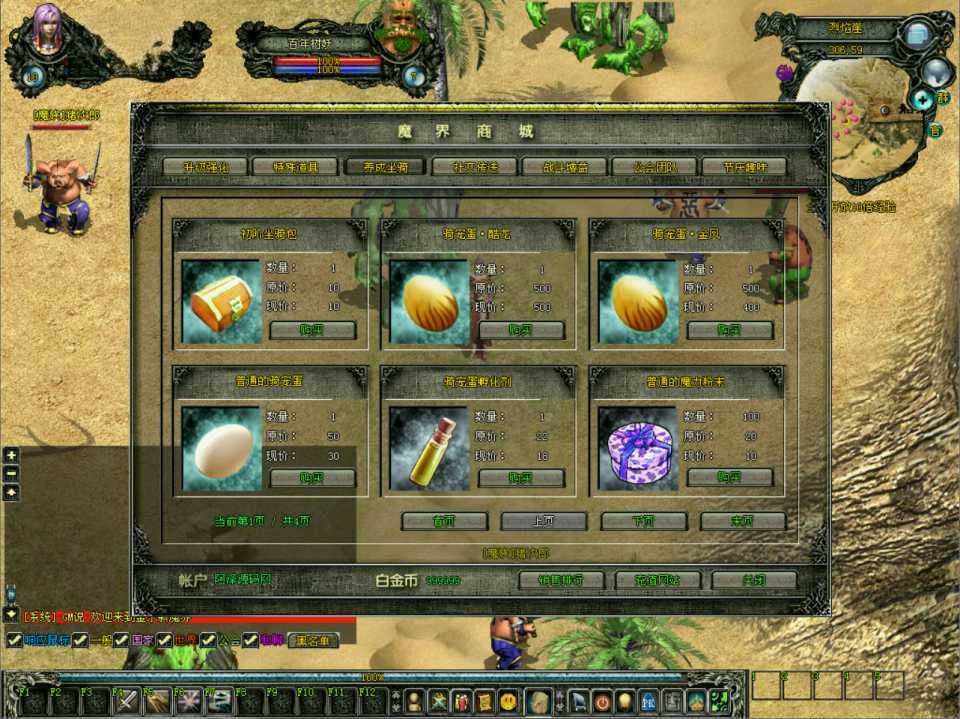The height and width of the screenshot is (719, 960).
Task: Advance to the next page (下页)
Action: coord(643,521)
